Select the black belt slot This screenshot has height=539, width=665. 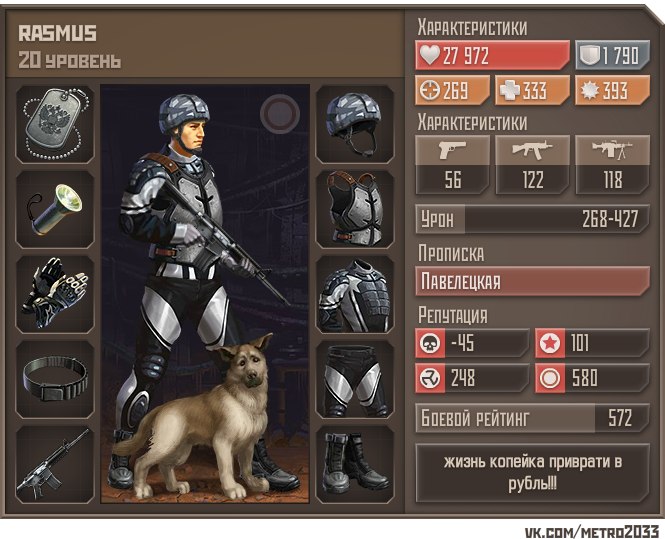click(x=56, y=379)
